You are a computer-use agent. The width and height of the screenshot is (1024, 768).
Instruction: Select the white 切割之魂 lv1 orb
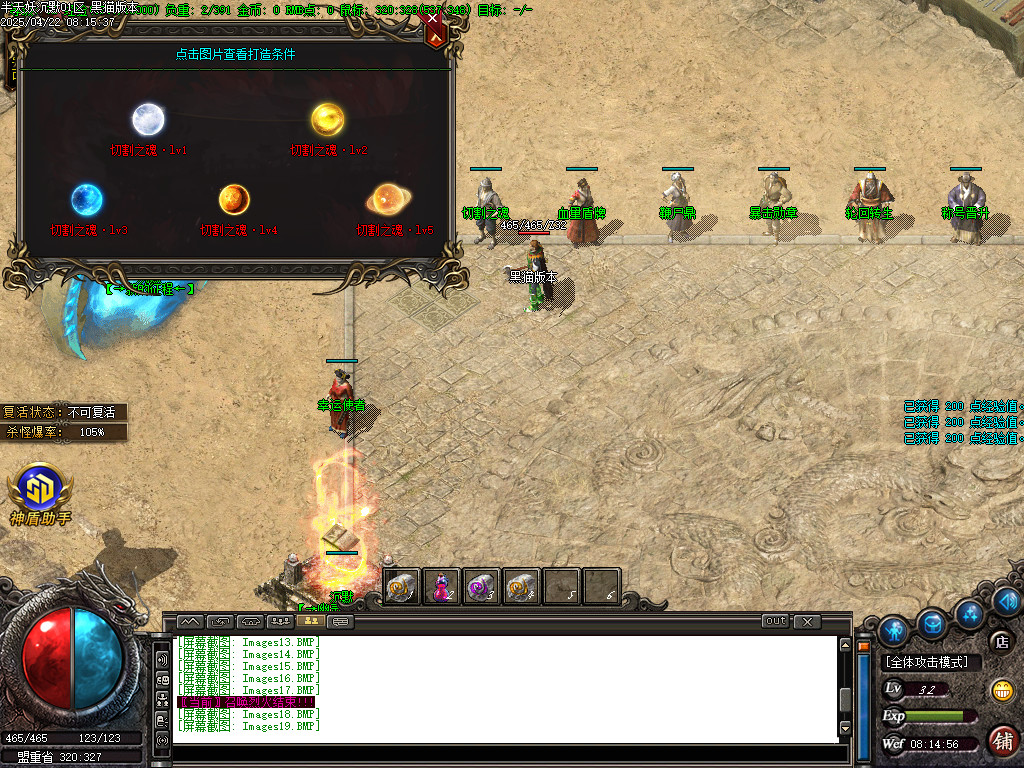click(148, 120)
